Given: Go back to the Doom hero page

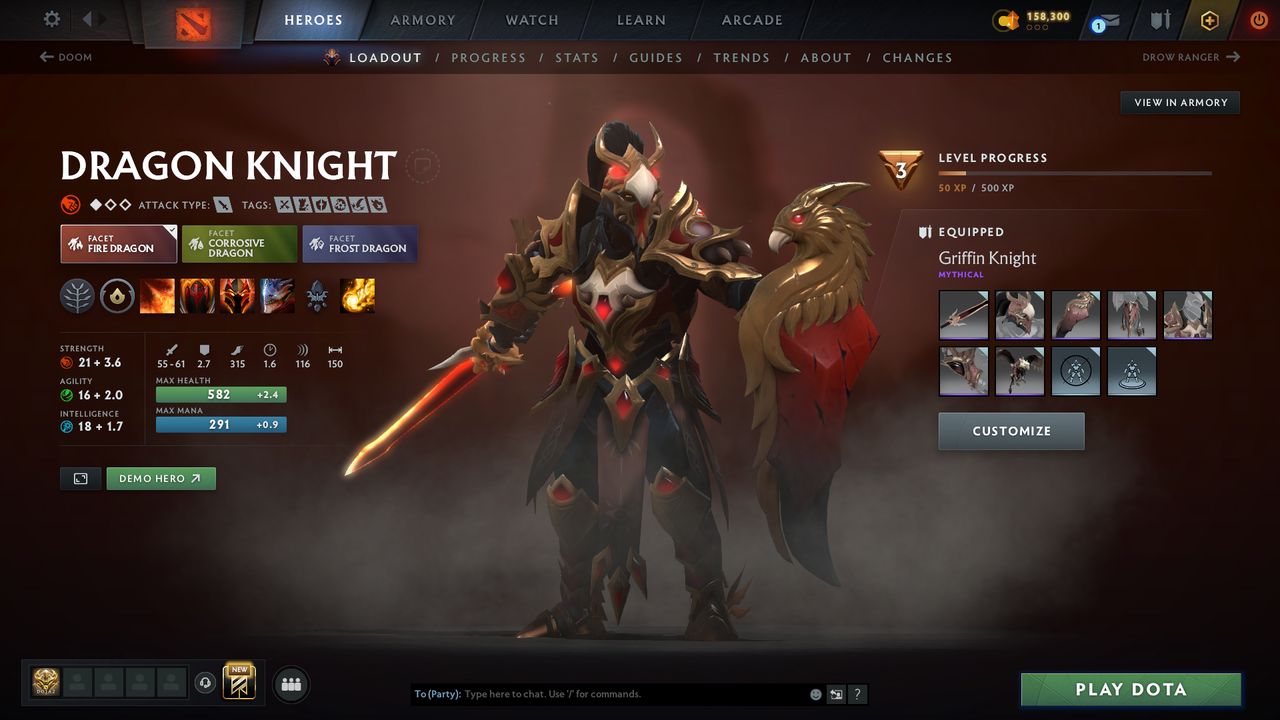Looking at the screenshot, I should point(66,57).
